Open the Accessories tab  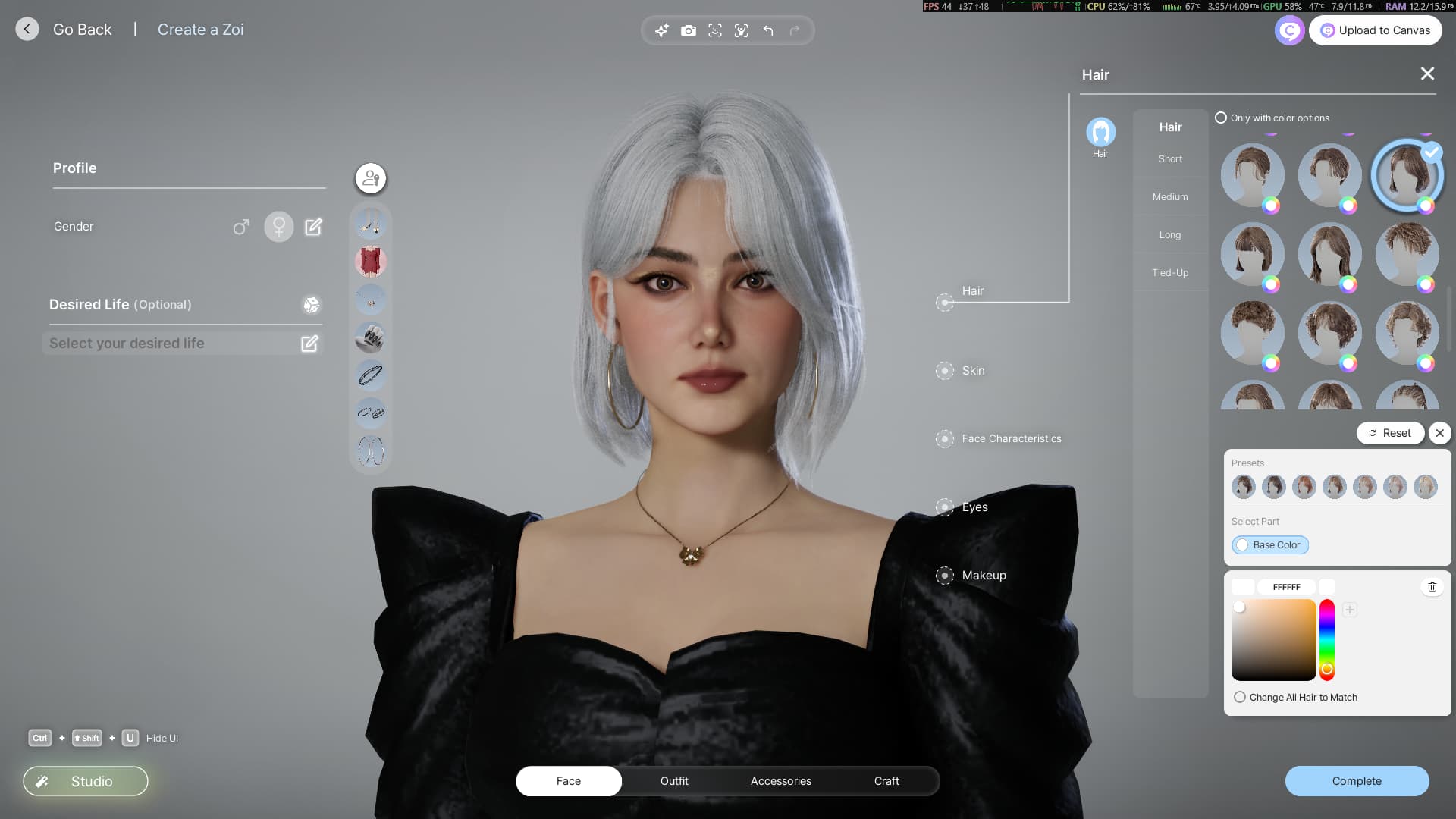pos(780,781)
